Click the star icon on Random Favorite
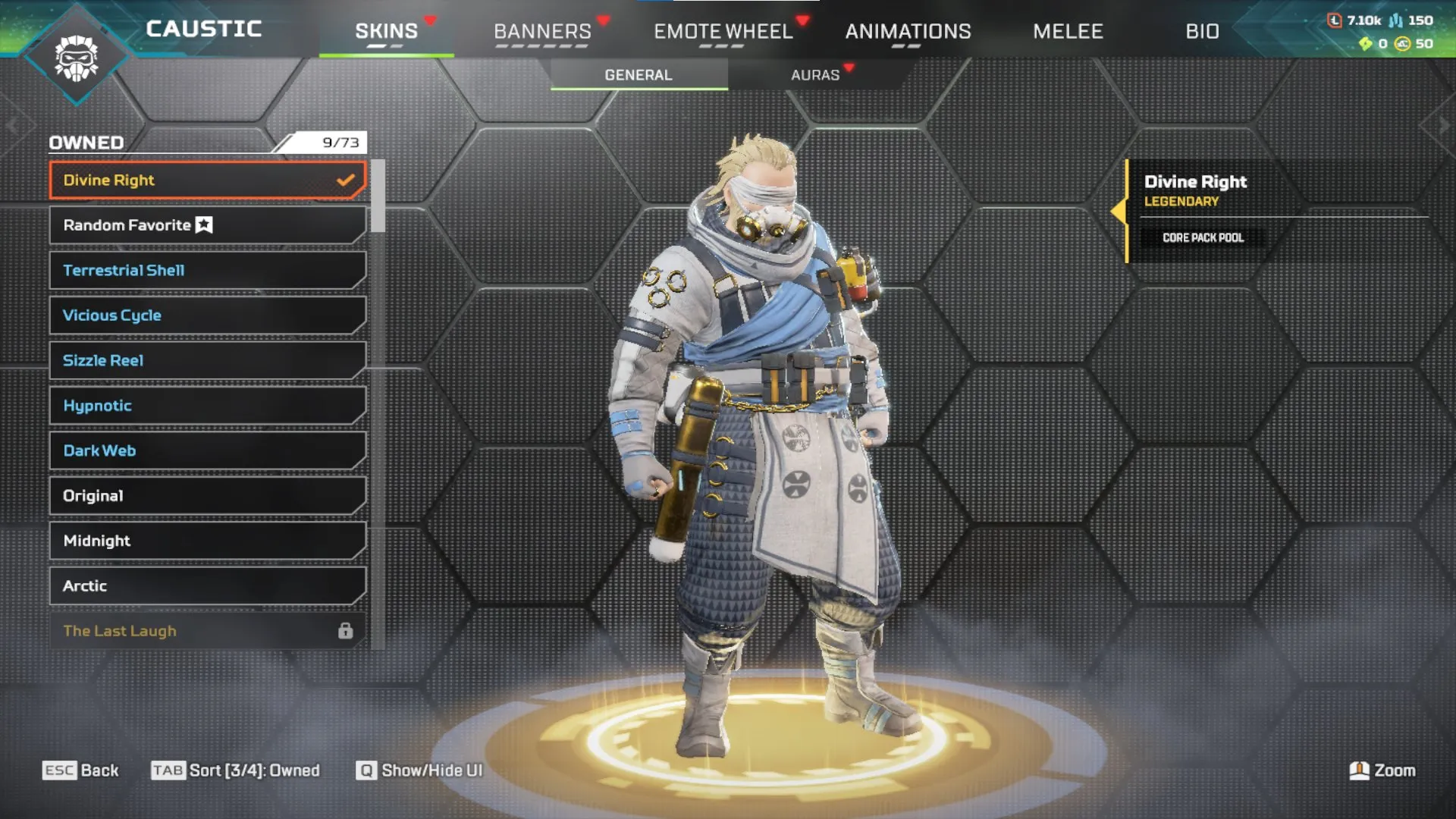This screenshot has height=819, width=1456. click(203, 224)
